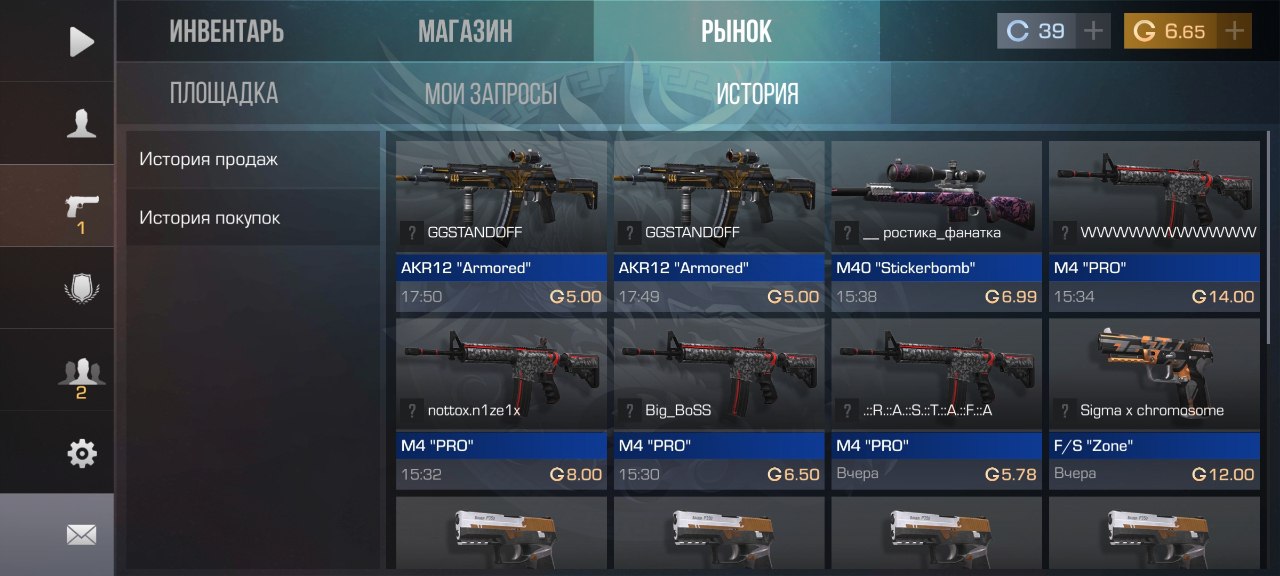Select the F/S "Zone" history entry
The image size is (1280, 576).
coord(1155,403)
